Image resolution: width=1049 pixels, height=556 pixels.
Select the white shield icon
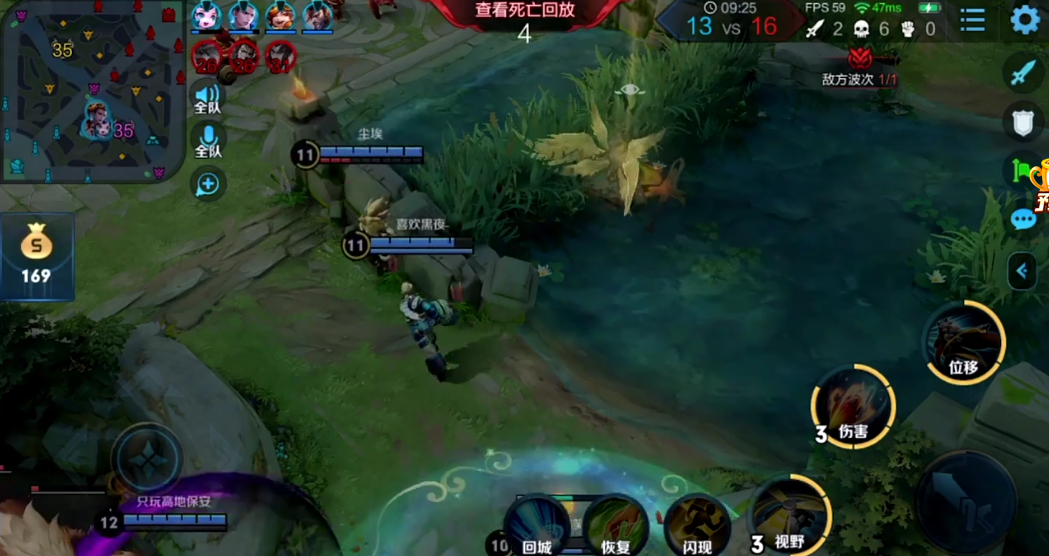coord(1022,121)
